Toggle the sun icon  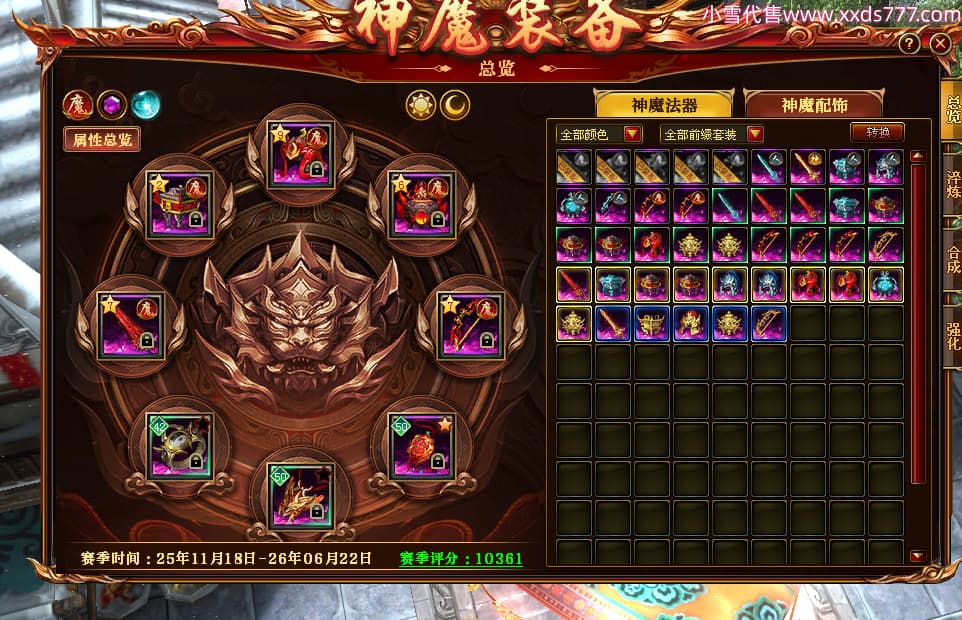tap(421, 104)
